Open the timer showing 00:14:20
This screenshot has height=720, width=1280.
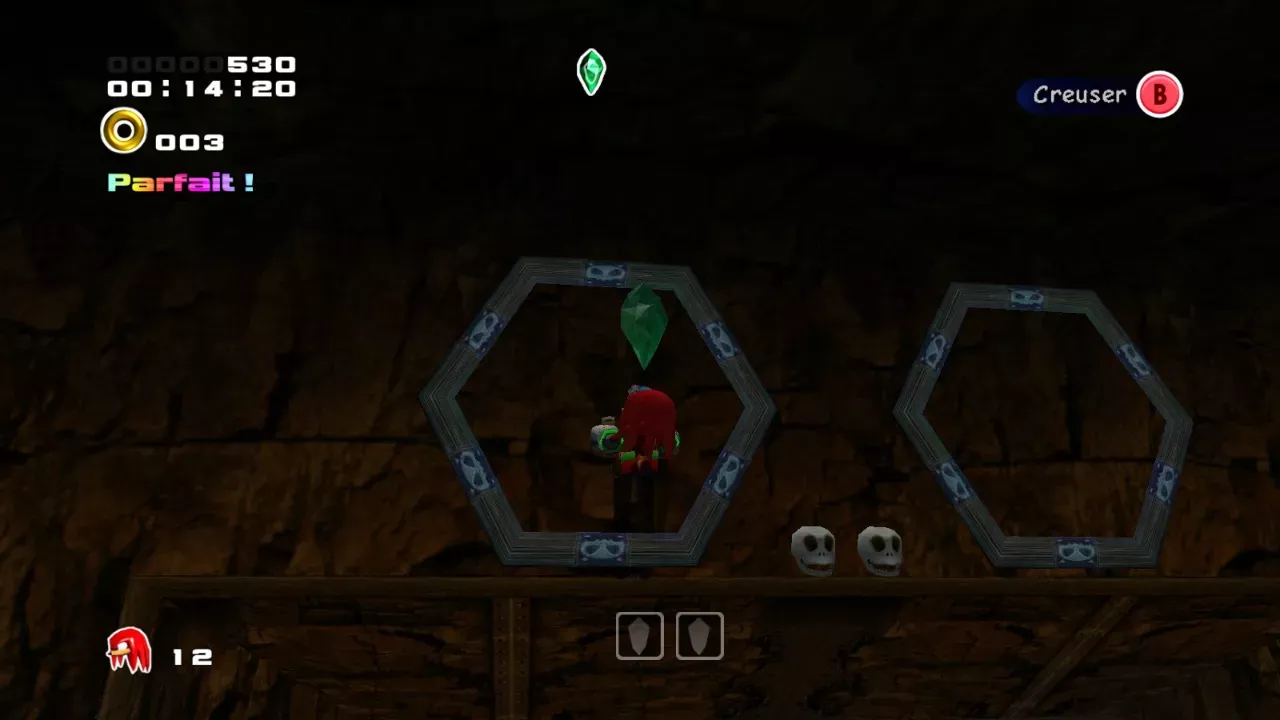(200, 89)
